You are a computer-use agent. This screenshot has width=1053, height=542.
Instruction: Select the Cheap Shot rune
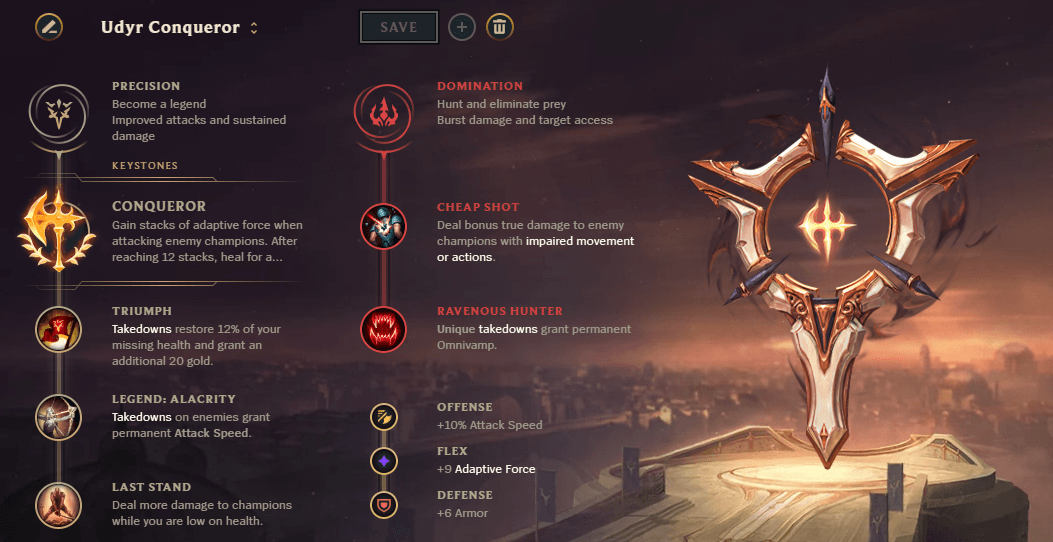[383, 227]
